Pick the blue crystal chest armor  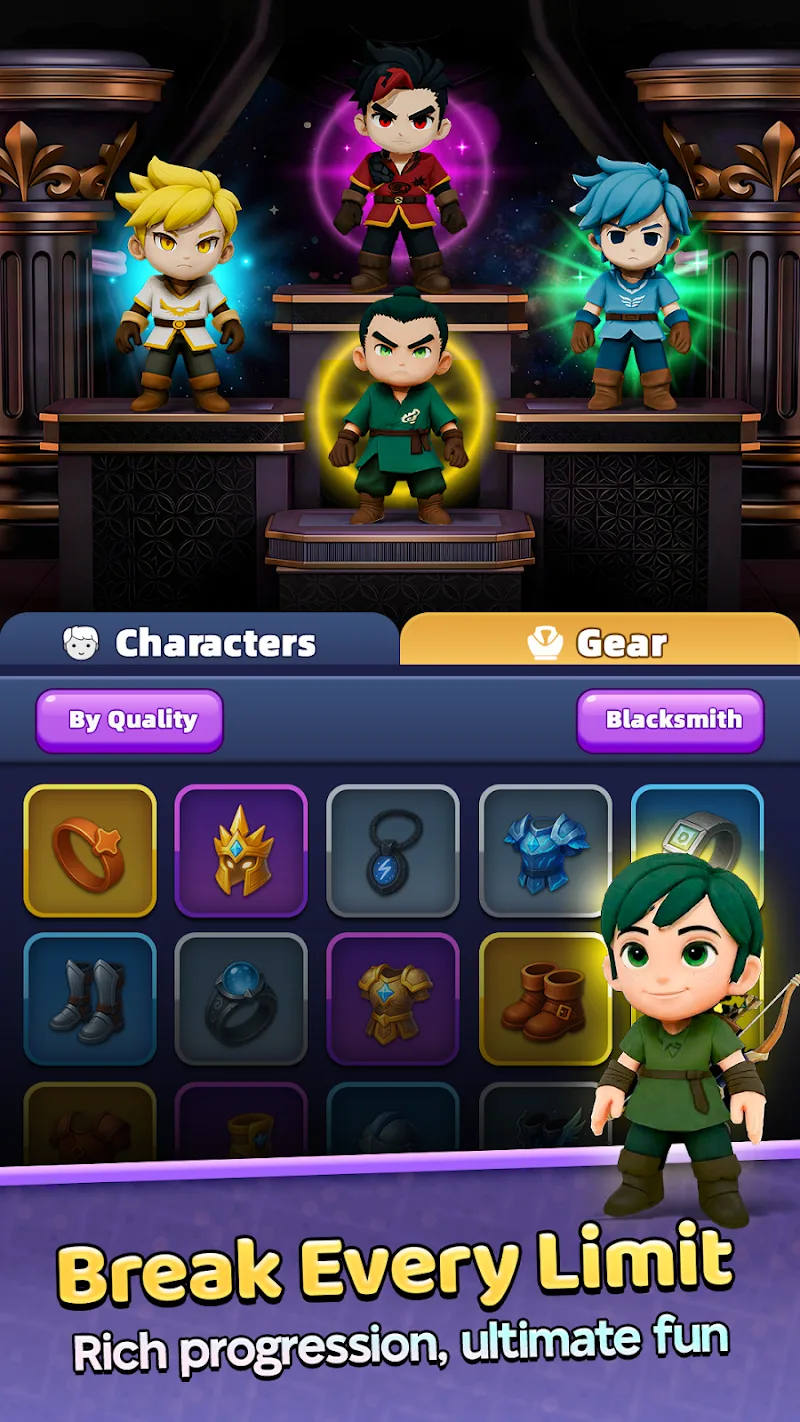(545, 850)
